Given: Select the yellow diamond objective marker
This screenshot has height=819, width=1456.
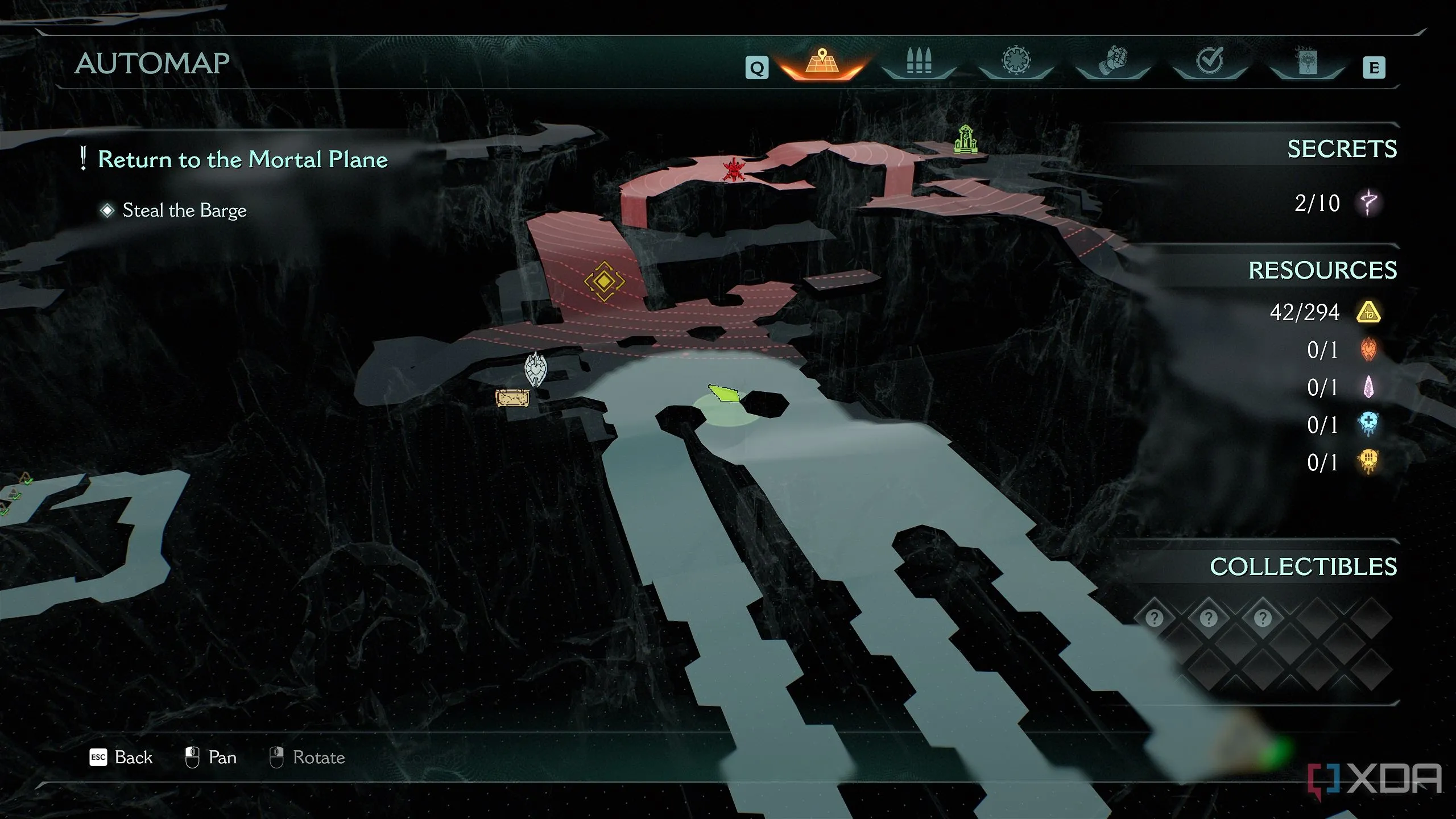Looking at the screenshot, I should pos(604,281).
